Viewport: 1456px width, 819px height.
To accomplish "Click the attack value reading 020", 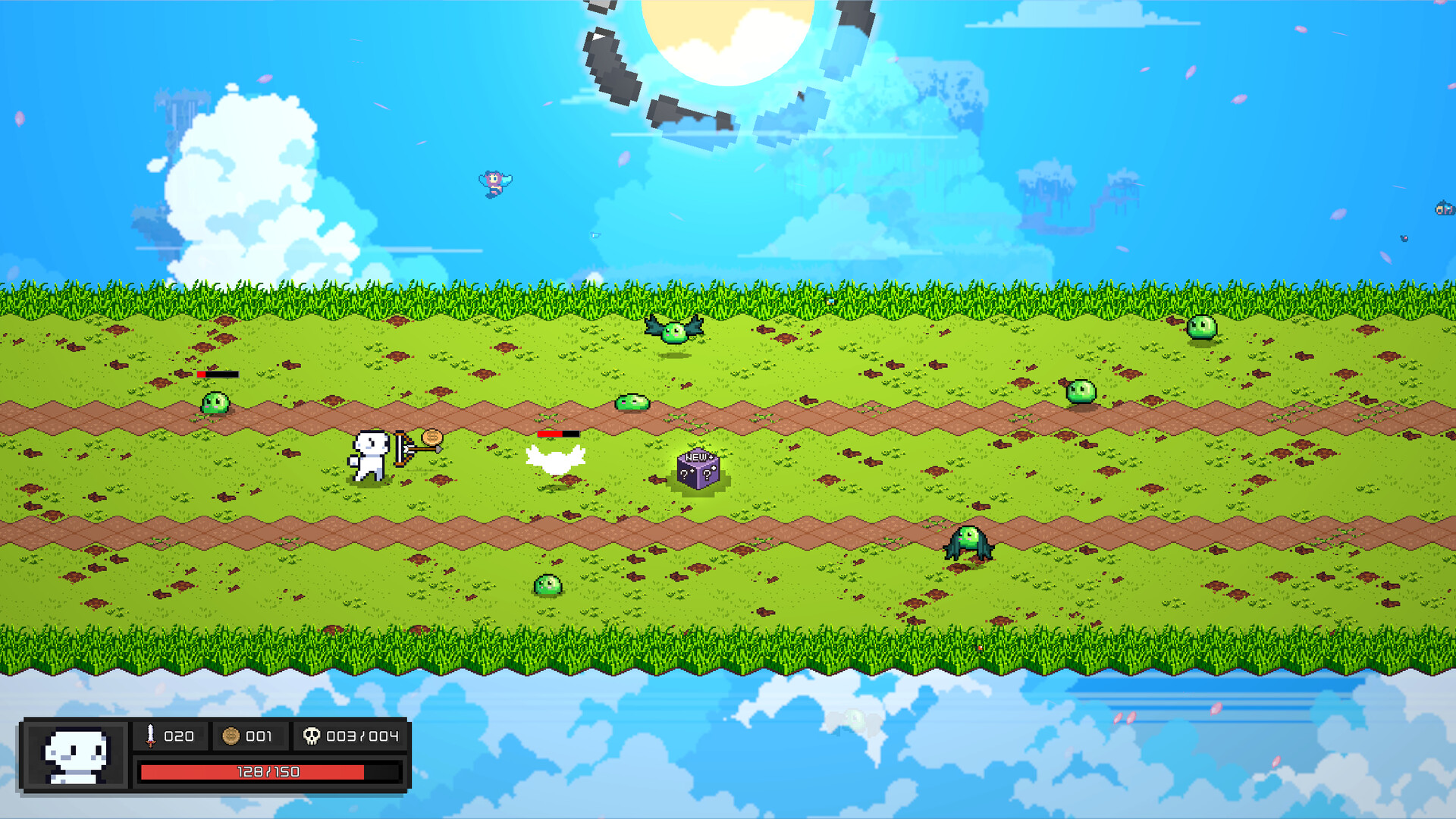I will click(179, 736).
